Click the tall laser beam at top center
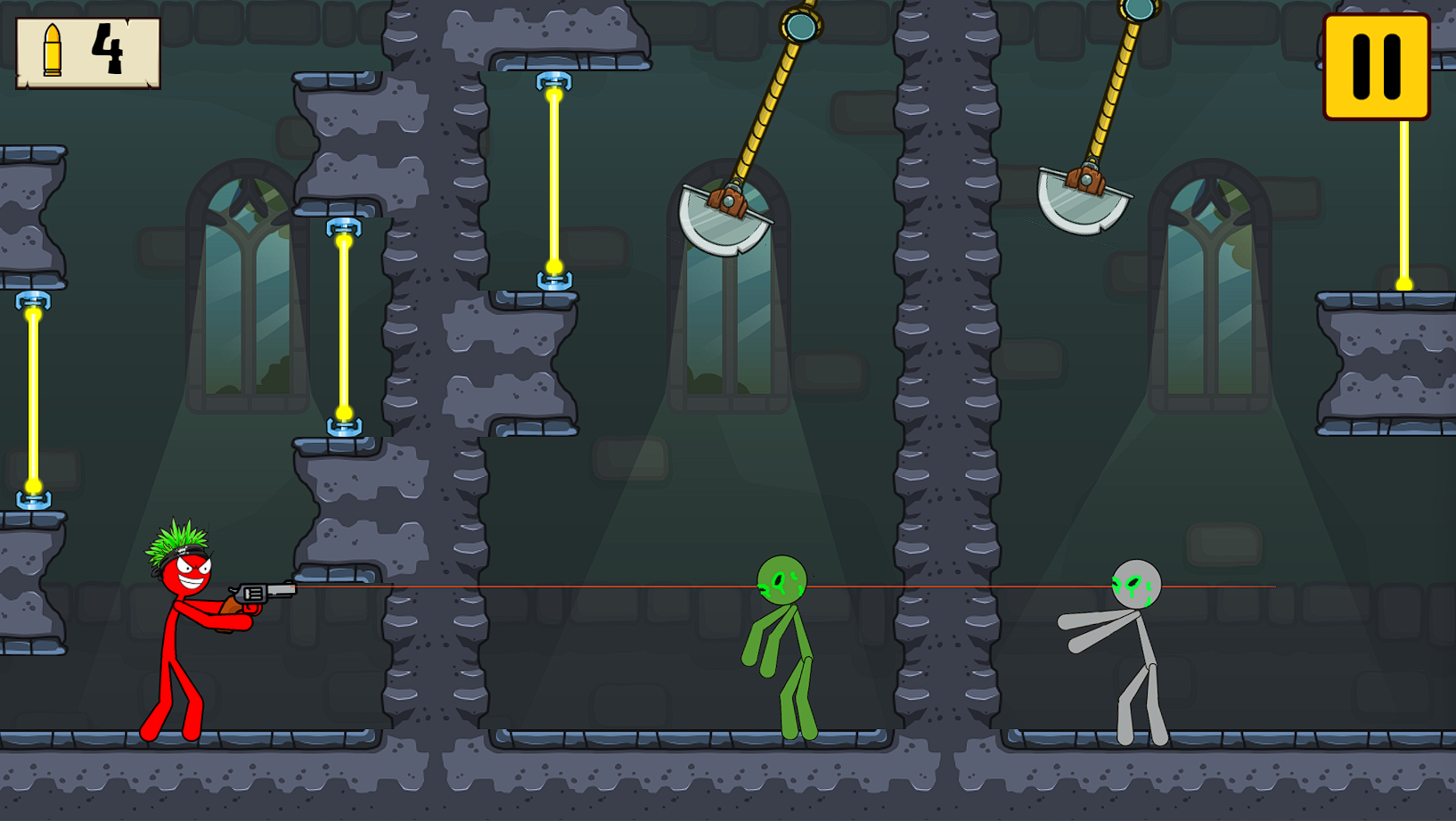This screenshot has height=821, width=1456. click(553, 178)
